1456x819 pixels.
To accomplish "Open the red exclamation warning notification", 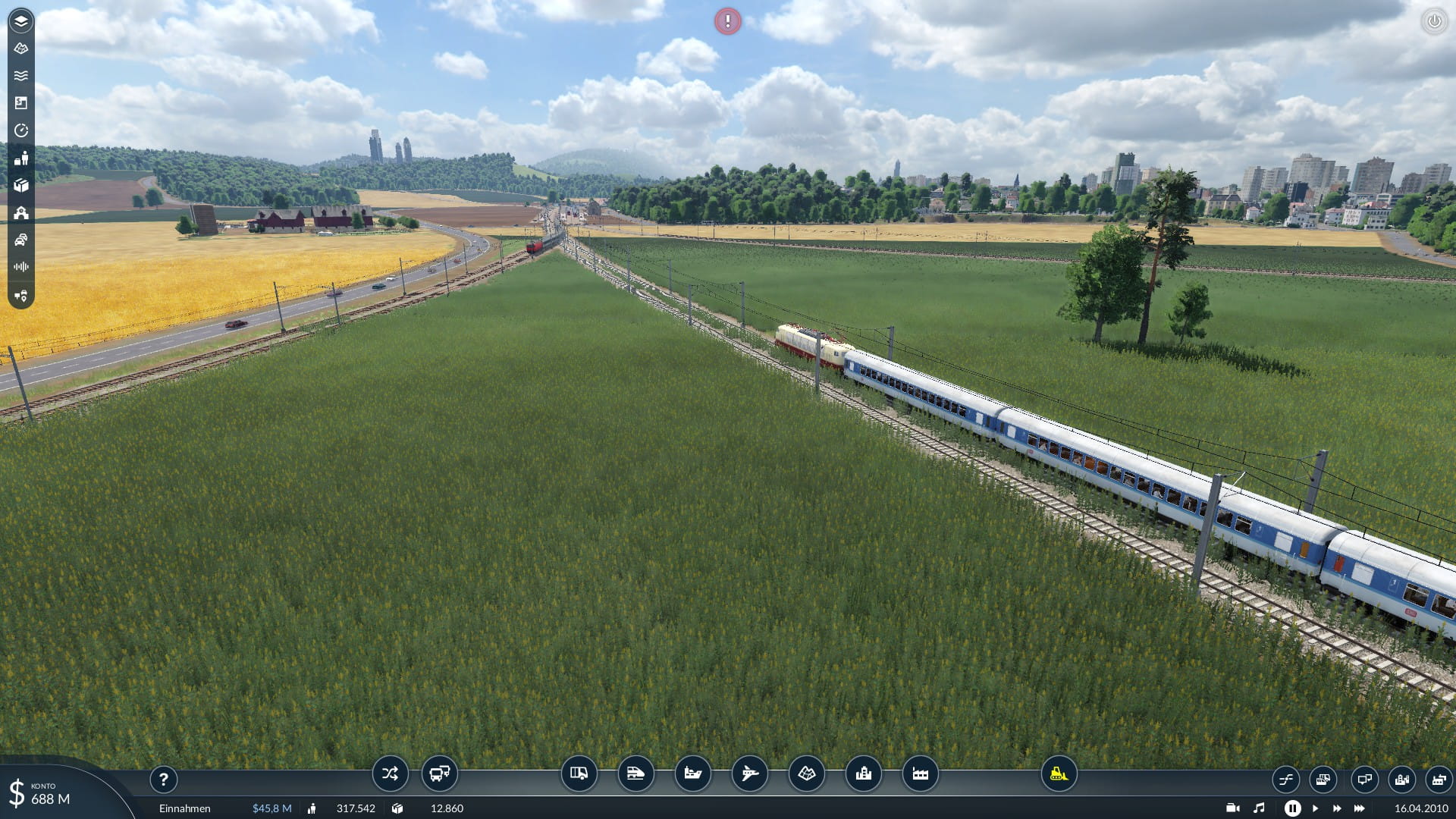I will [x=727, y=21].
